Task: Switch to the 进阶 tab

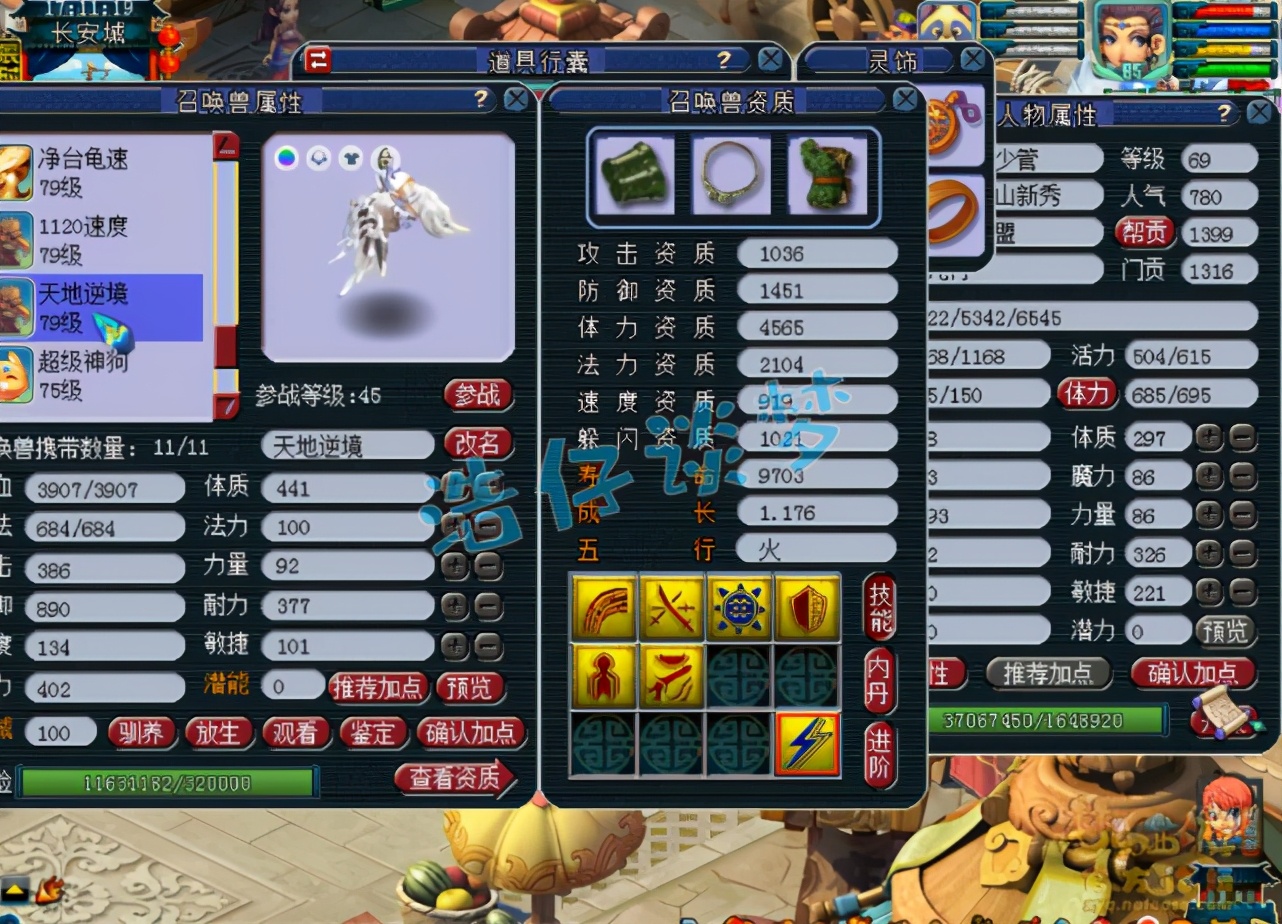Action: 880,755
